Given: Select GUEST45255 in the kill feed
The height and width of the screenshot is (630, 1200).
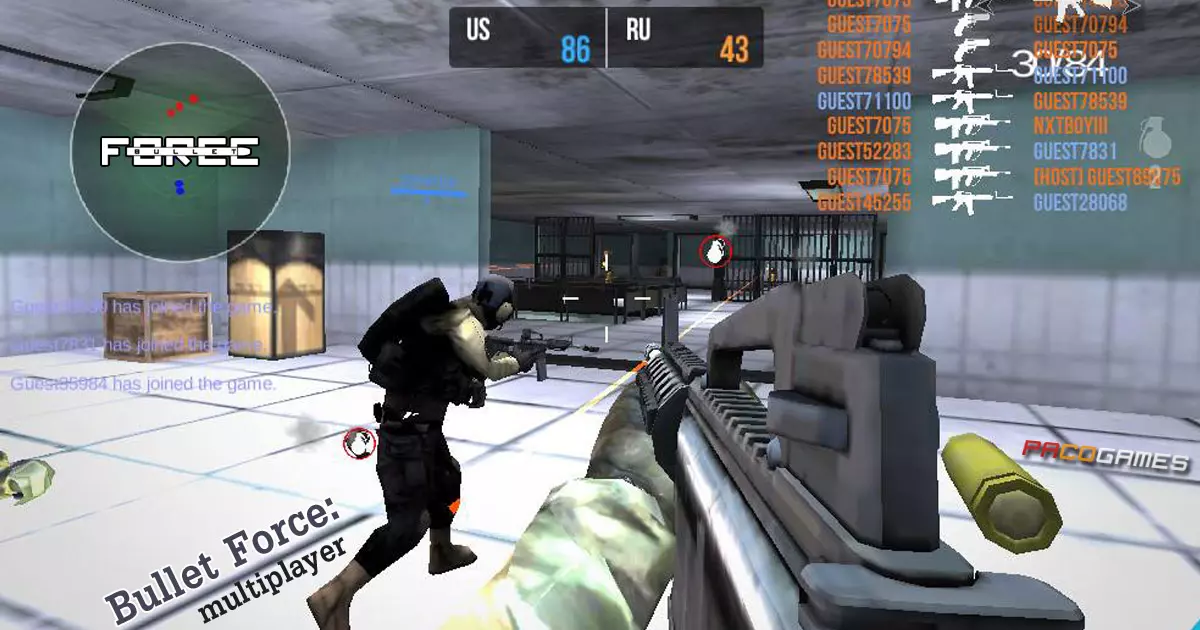Looking at the screenshot, I should pos(864,203).
